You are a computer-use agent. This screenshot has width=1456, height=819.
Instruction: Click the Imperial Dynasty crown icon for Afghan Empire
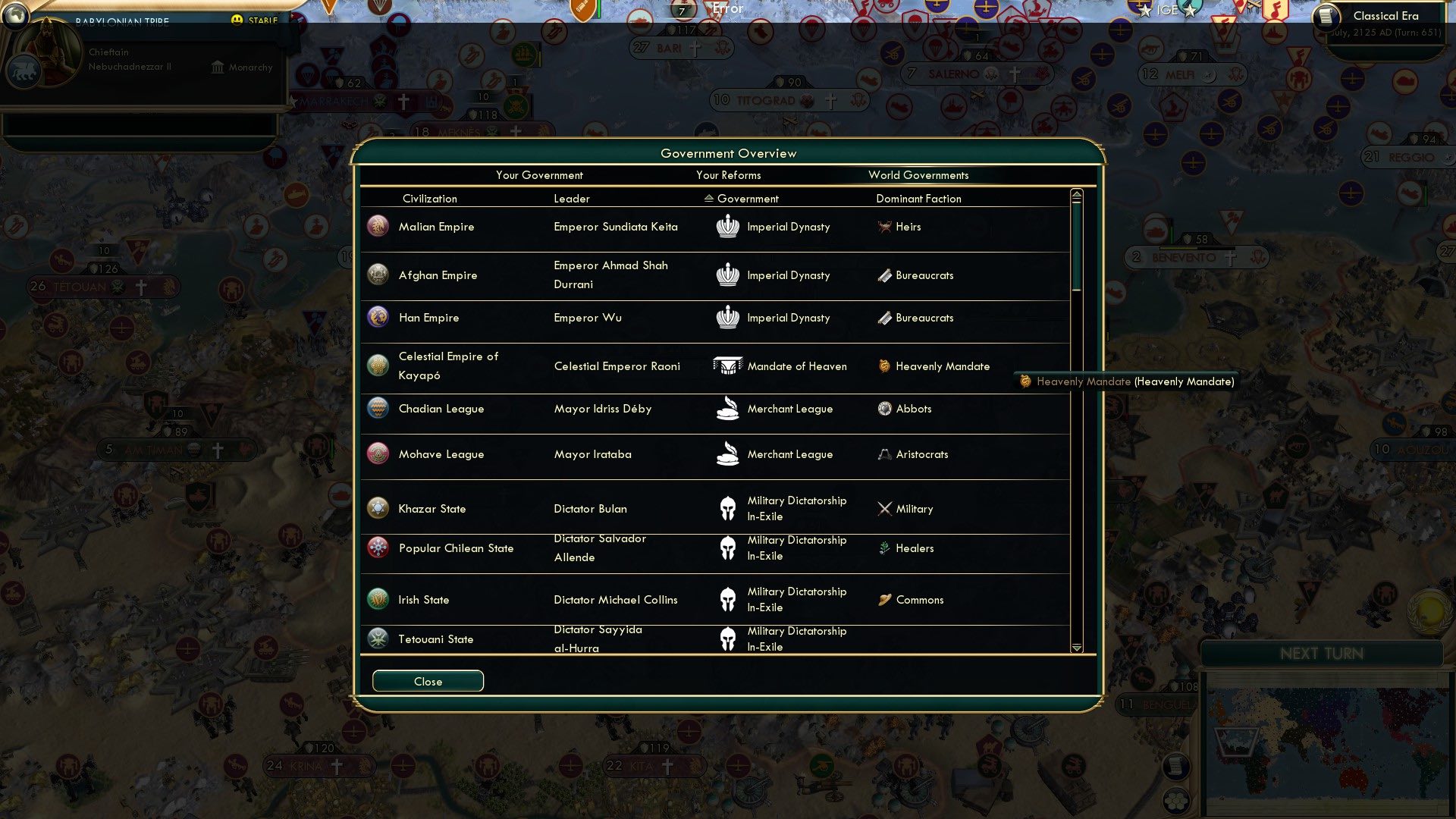point(728,275)
